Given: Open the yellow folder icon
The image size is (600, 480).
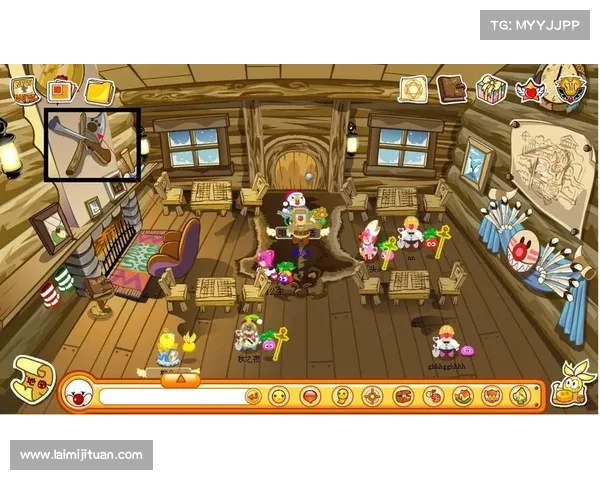Looking at the screenshot, I should click(x=99, y=92).
